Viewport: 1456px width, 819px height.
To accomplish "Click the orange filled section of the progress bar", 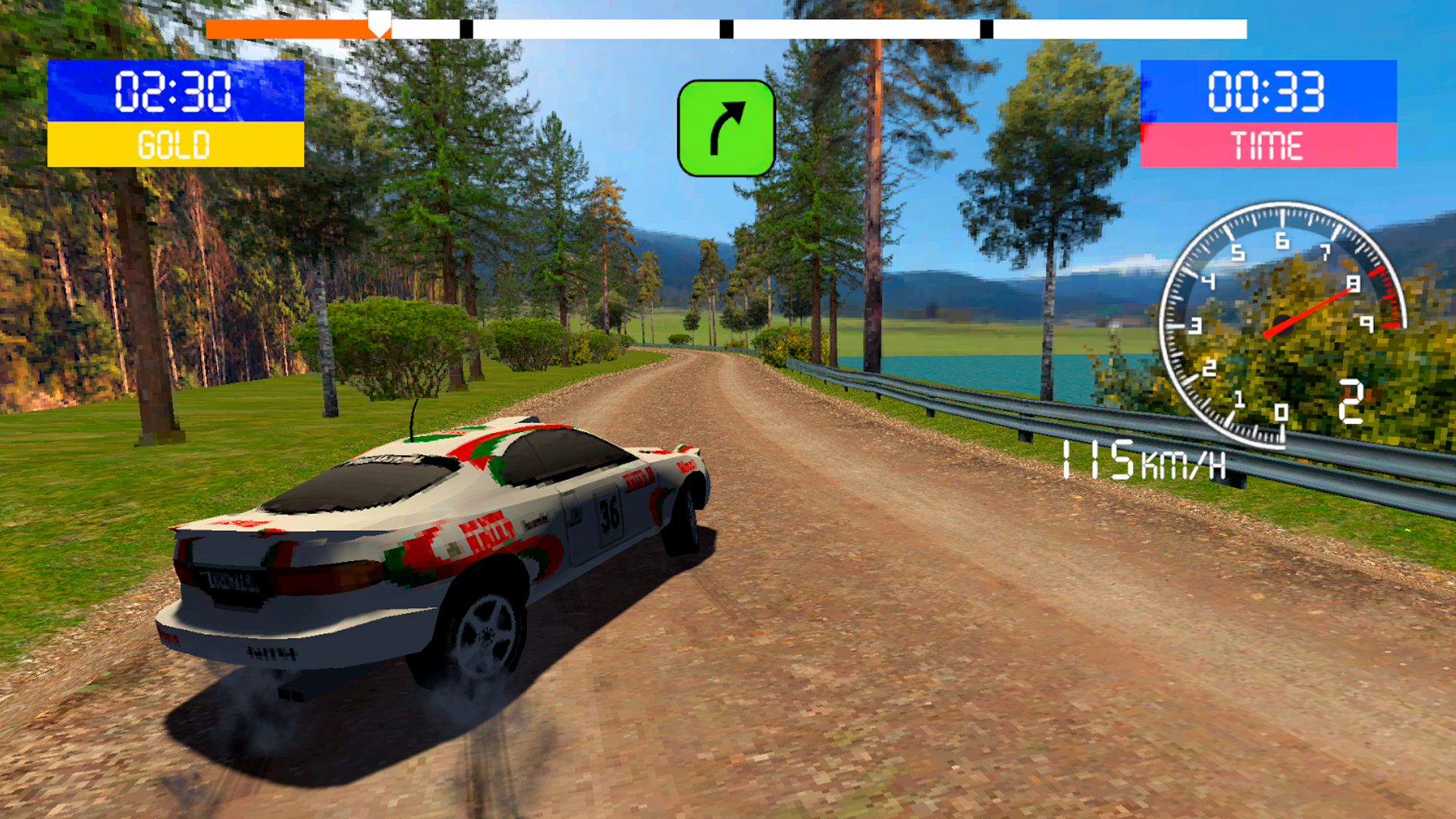I will (x=288, y=29).
